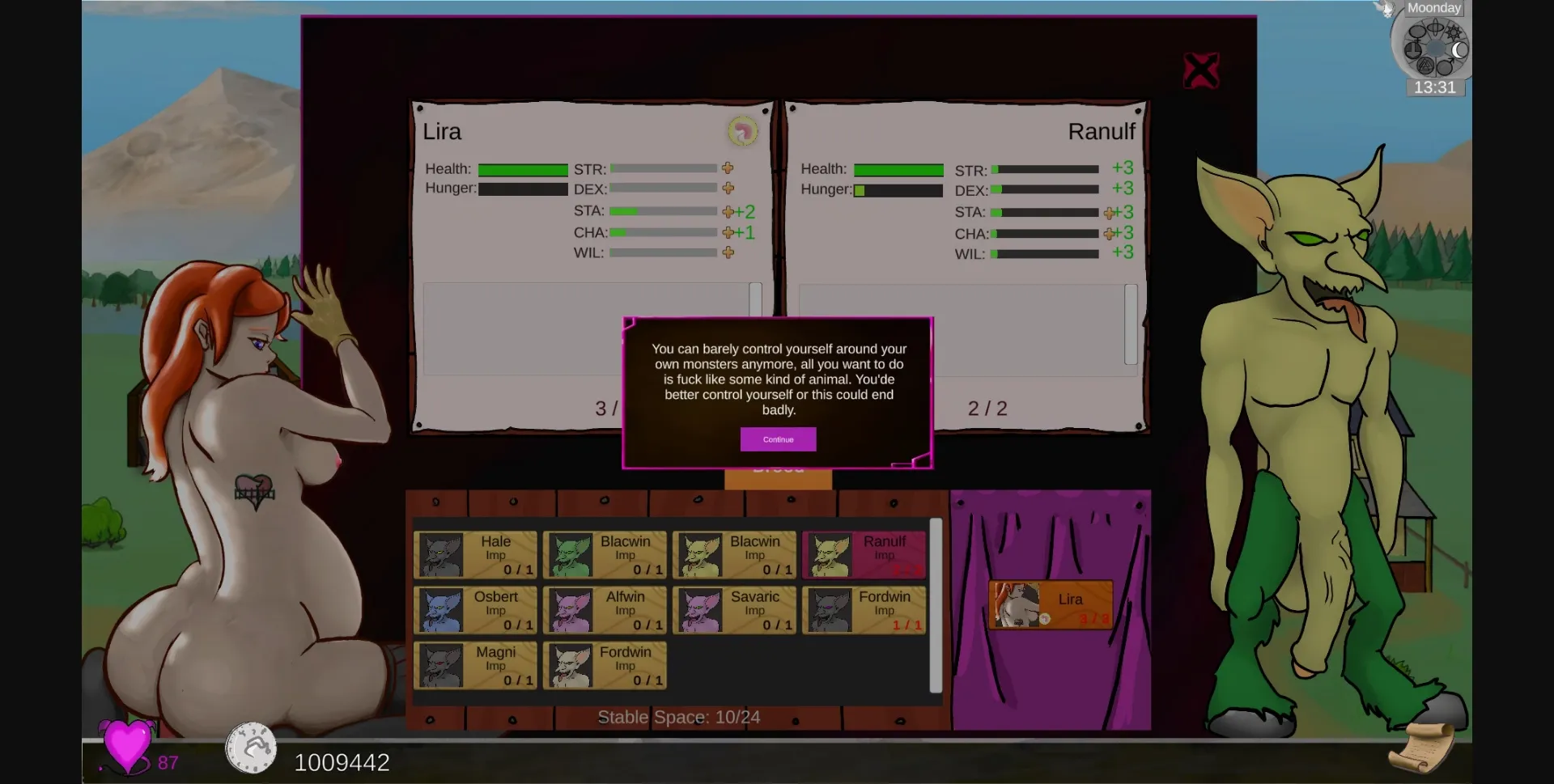Click the plus icon next to Lira's WIL stat

pos(727,252)
